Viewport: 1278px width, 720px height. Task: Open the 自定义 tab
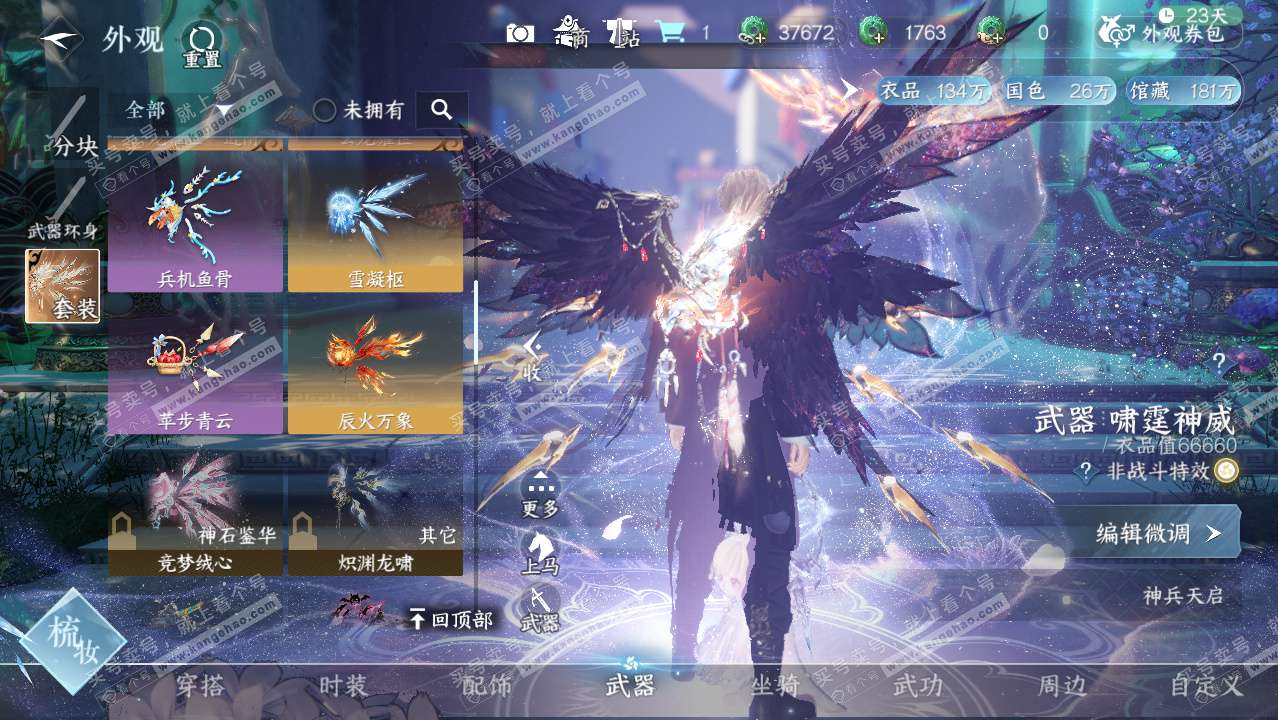1206,686
